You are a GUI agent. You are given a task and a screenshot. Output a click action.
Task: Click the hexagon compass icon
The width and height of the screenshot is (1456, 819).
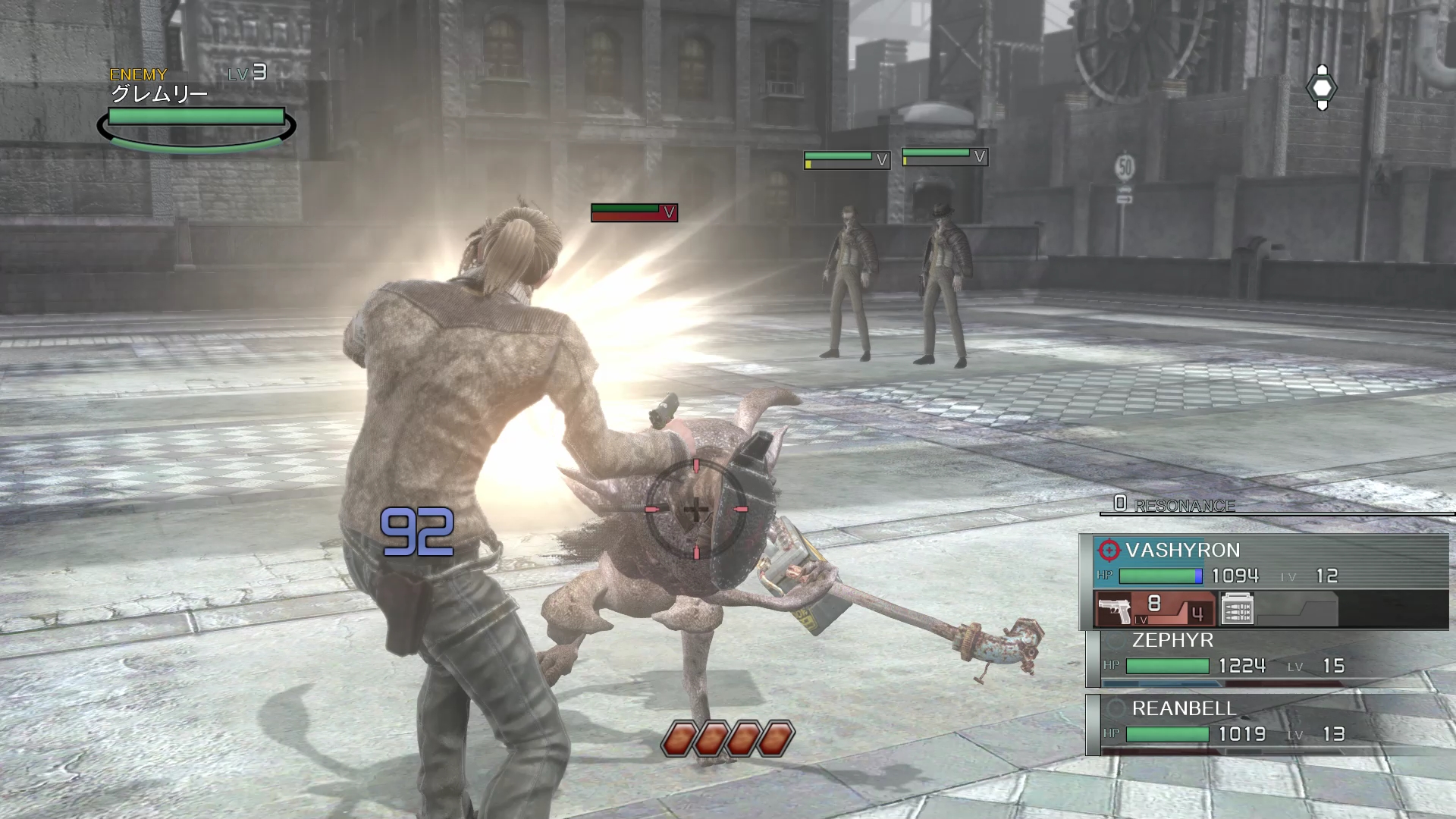(1322, 88)
